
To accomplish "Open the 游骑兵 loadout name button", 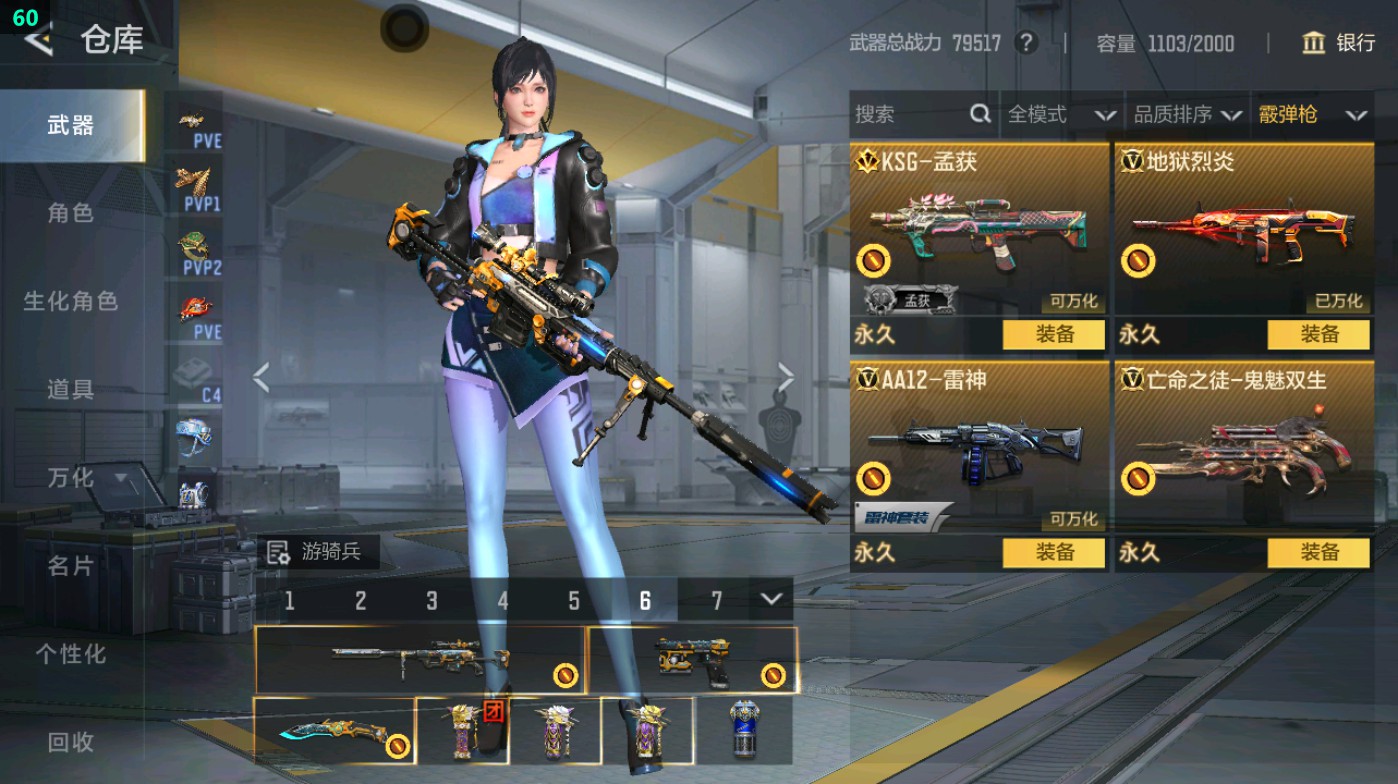I will click(318, 551).
